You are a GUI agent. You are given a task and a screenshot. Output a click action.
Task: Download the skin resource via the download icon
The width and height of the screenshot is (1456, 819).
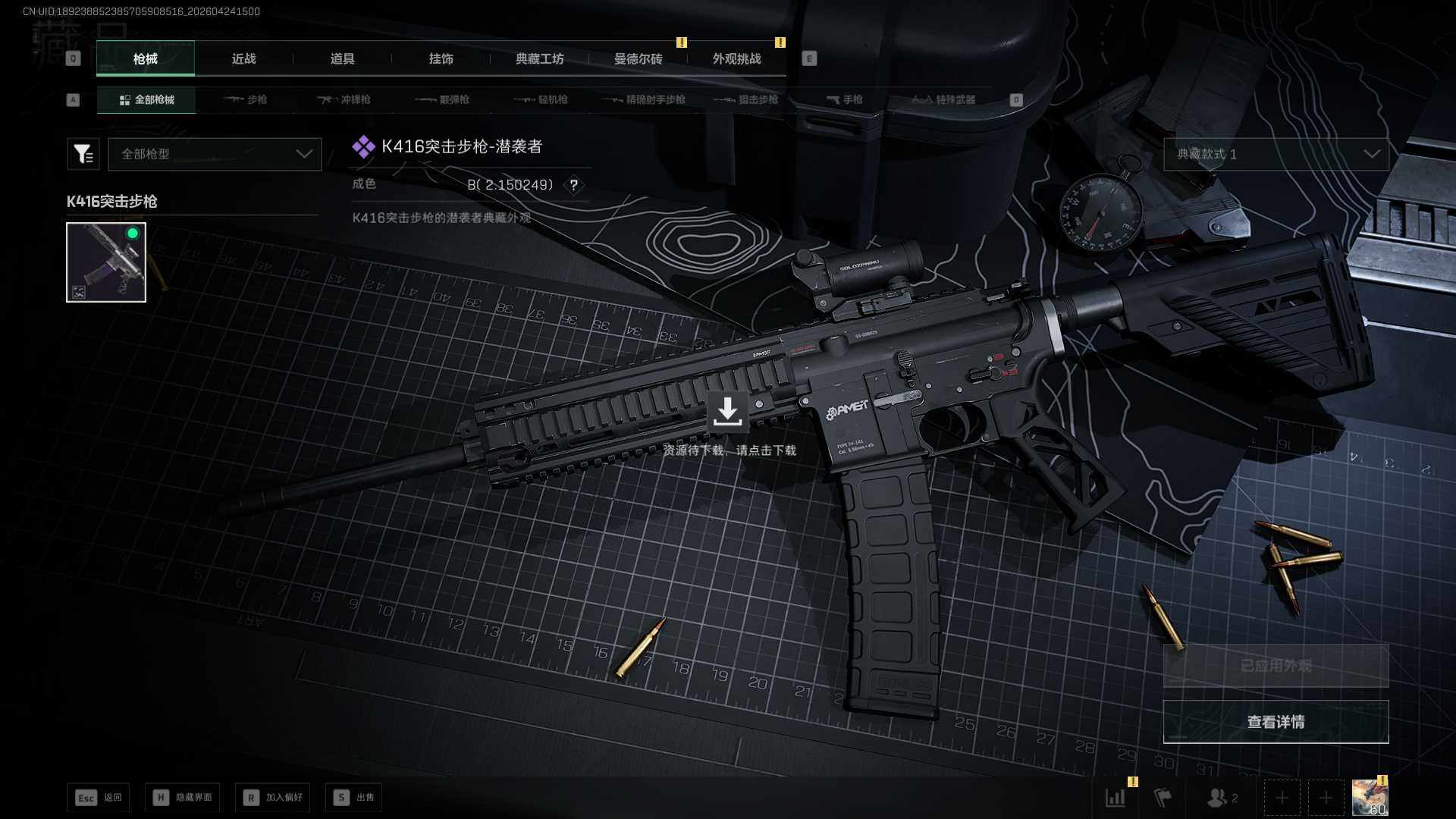[x=727, y=411]
